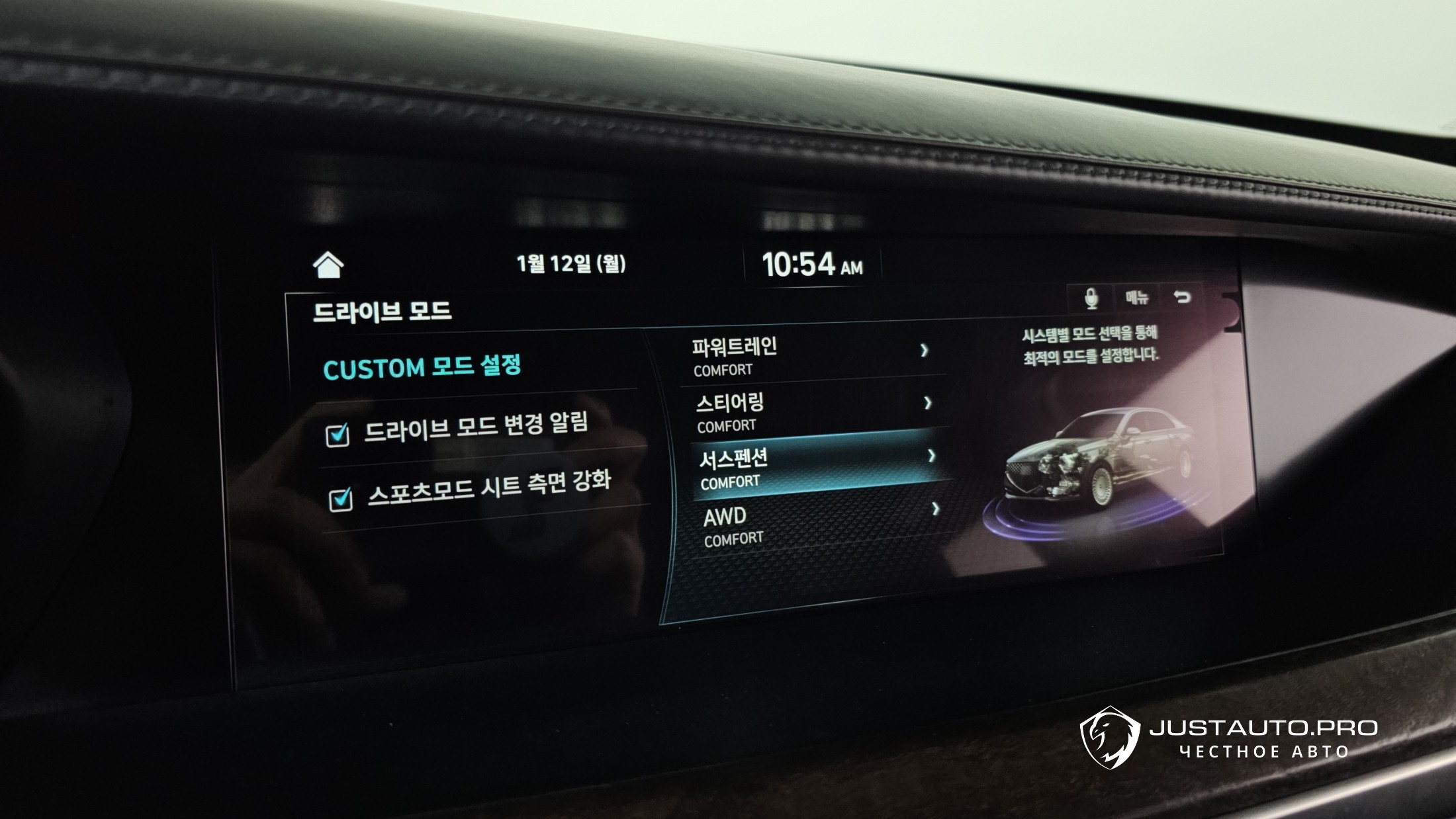Open the 스티어링 COMFORT setting row
The image size is (1456, 819).
point(815,412)
